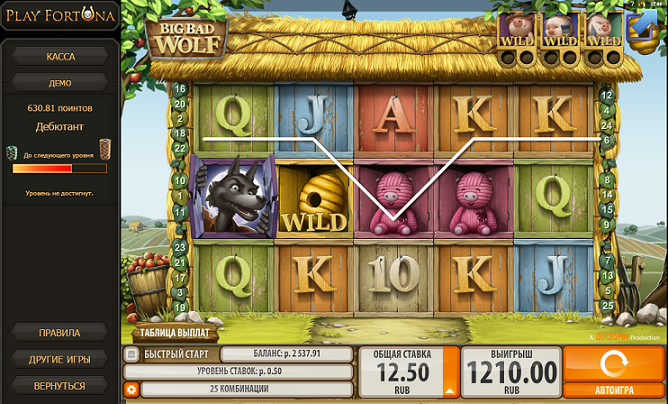This screenshot has height=404, width=668.
Task: Click the Play Fortuna logo
Action: (x=60, y=17)
